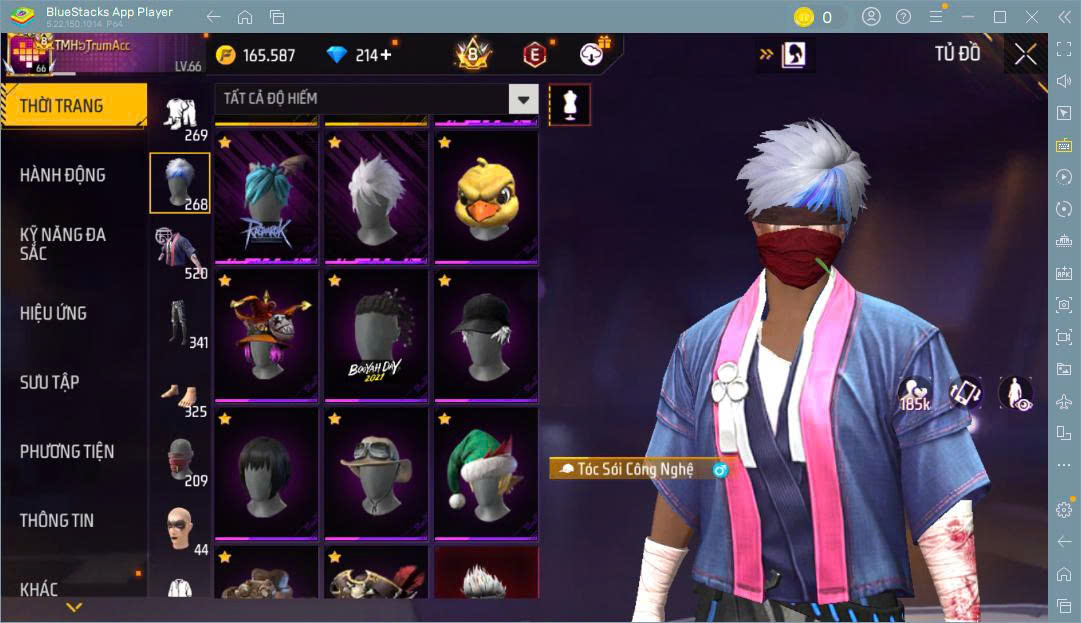Add diamonds with the plus button
The image size is (1081, 623).
[386, 55]
